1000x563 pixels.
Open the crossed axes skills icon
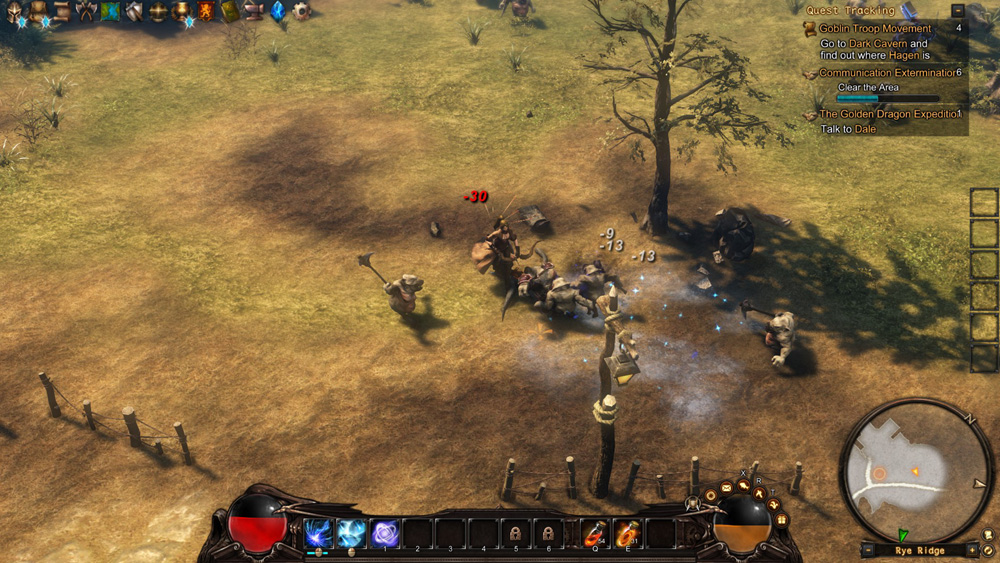pos(86,12)
